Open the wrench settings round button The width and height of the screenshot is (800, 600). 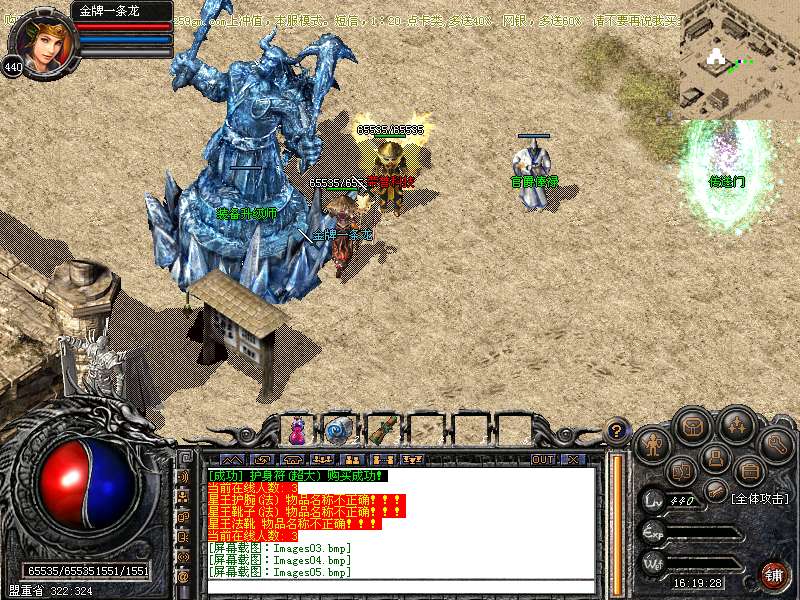point(776,441)
